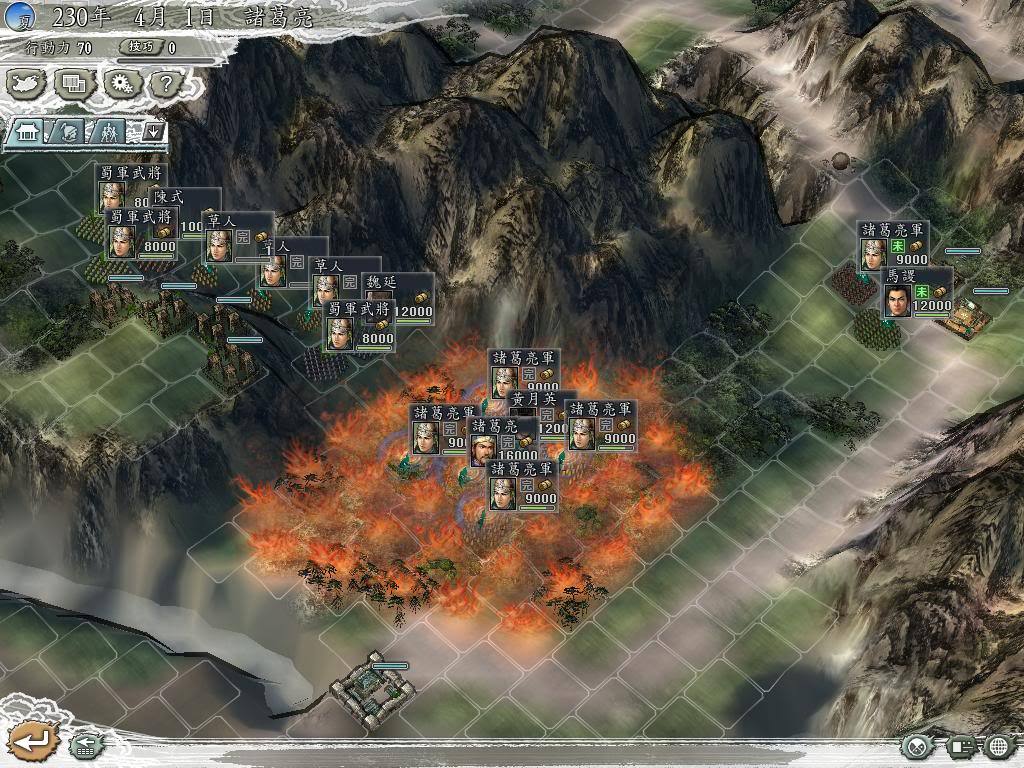Open the China map overview button
Screen dimensions: 1024x768
point(27,83)
